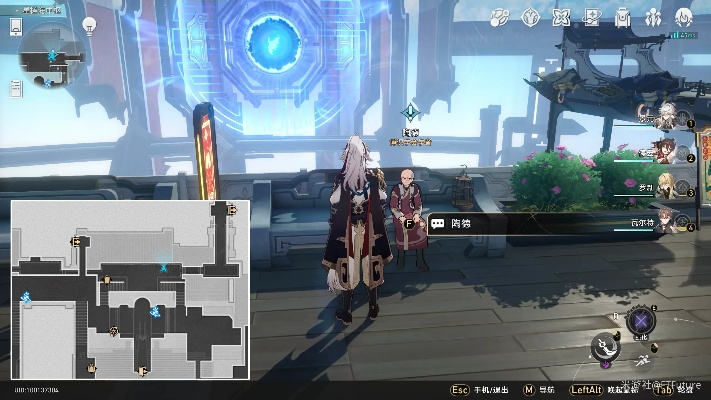
Task: Activate the purple technique skill icon
Action: pyautogui.click(x=641, y=321)
